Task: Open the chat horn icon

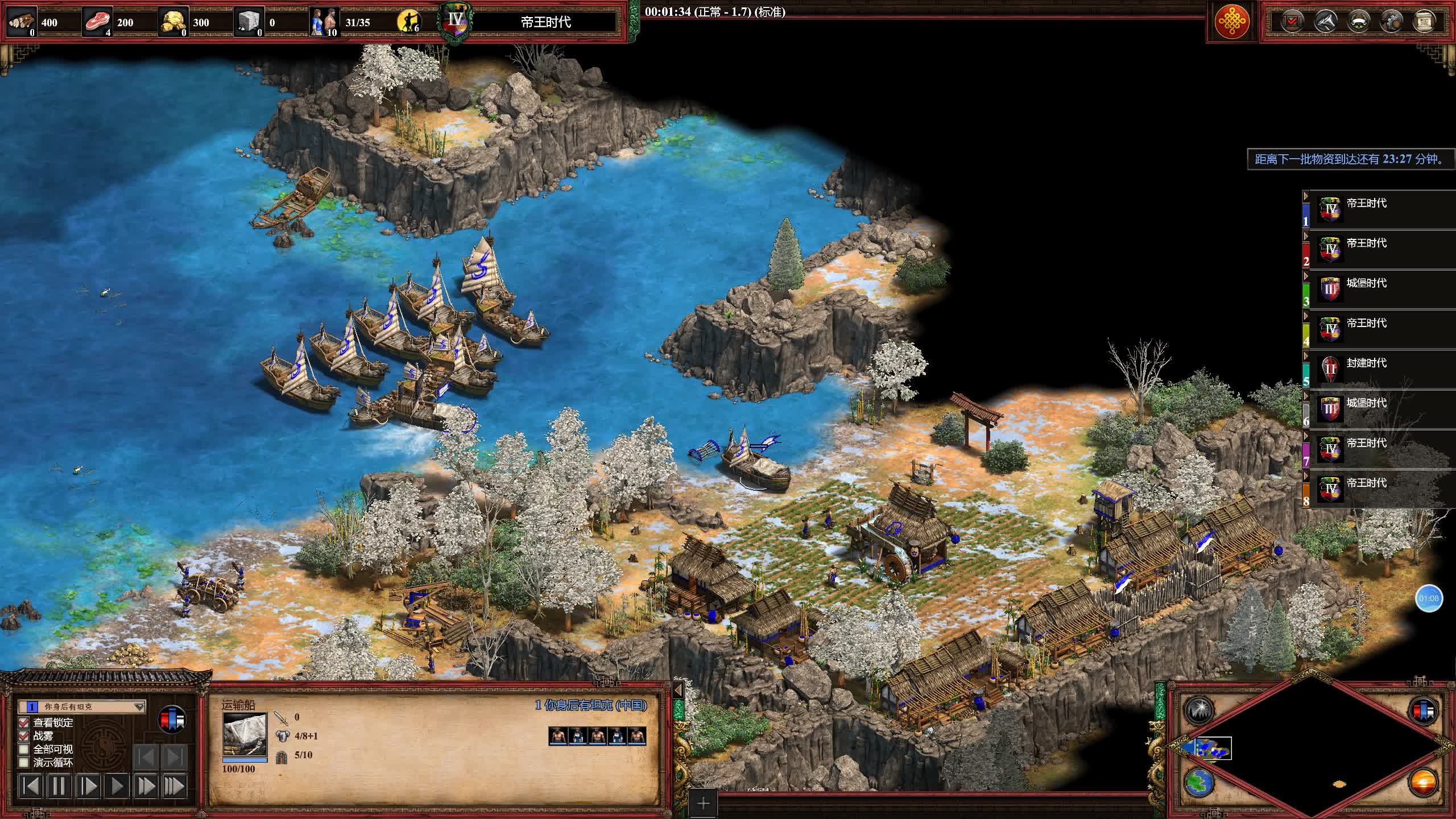Action: (1326, 22)
